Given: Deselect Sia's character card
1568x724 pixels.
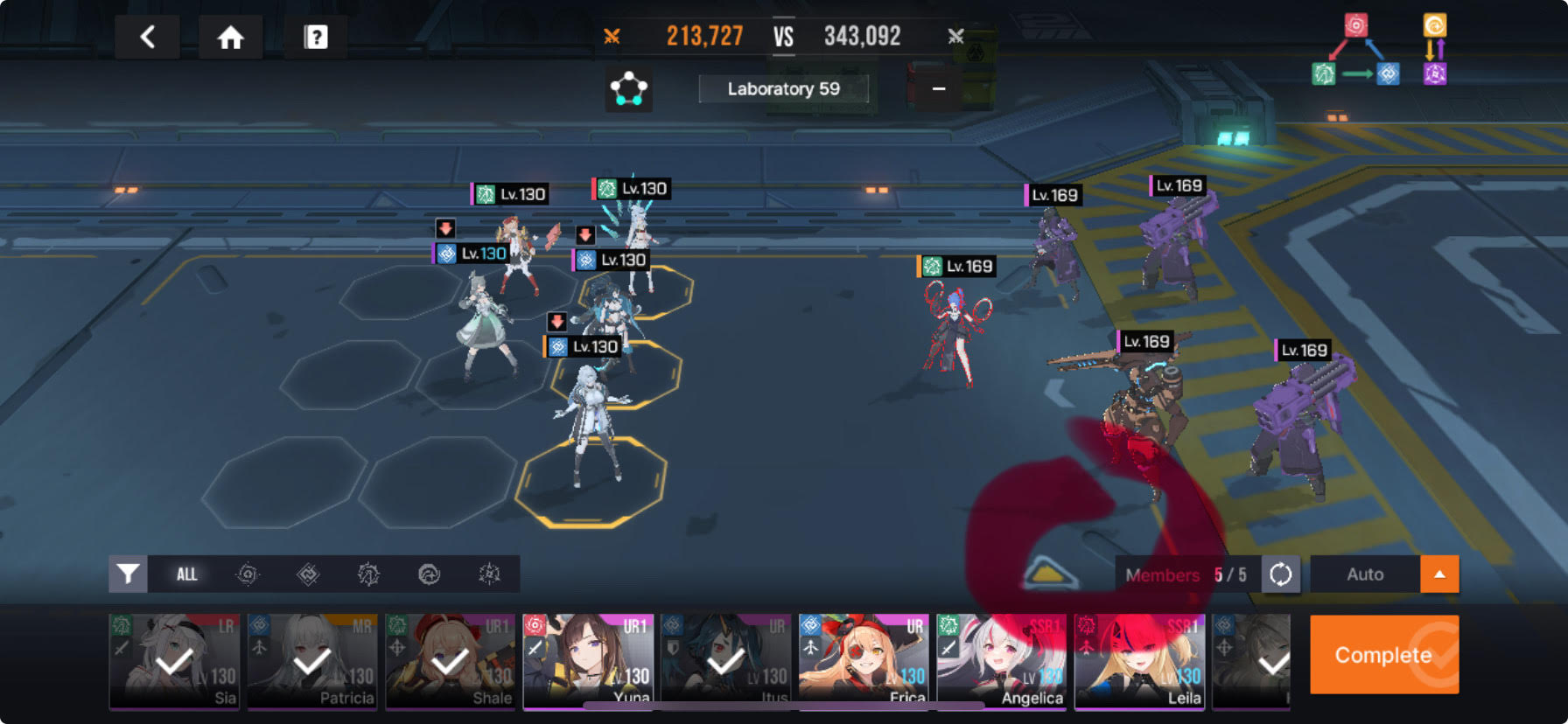Looking at the screenshot, I should click(x=174, y=660).
